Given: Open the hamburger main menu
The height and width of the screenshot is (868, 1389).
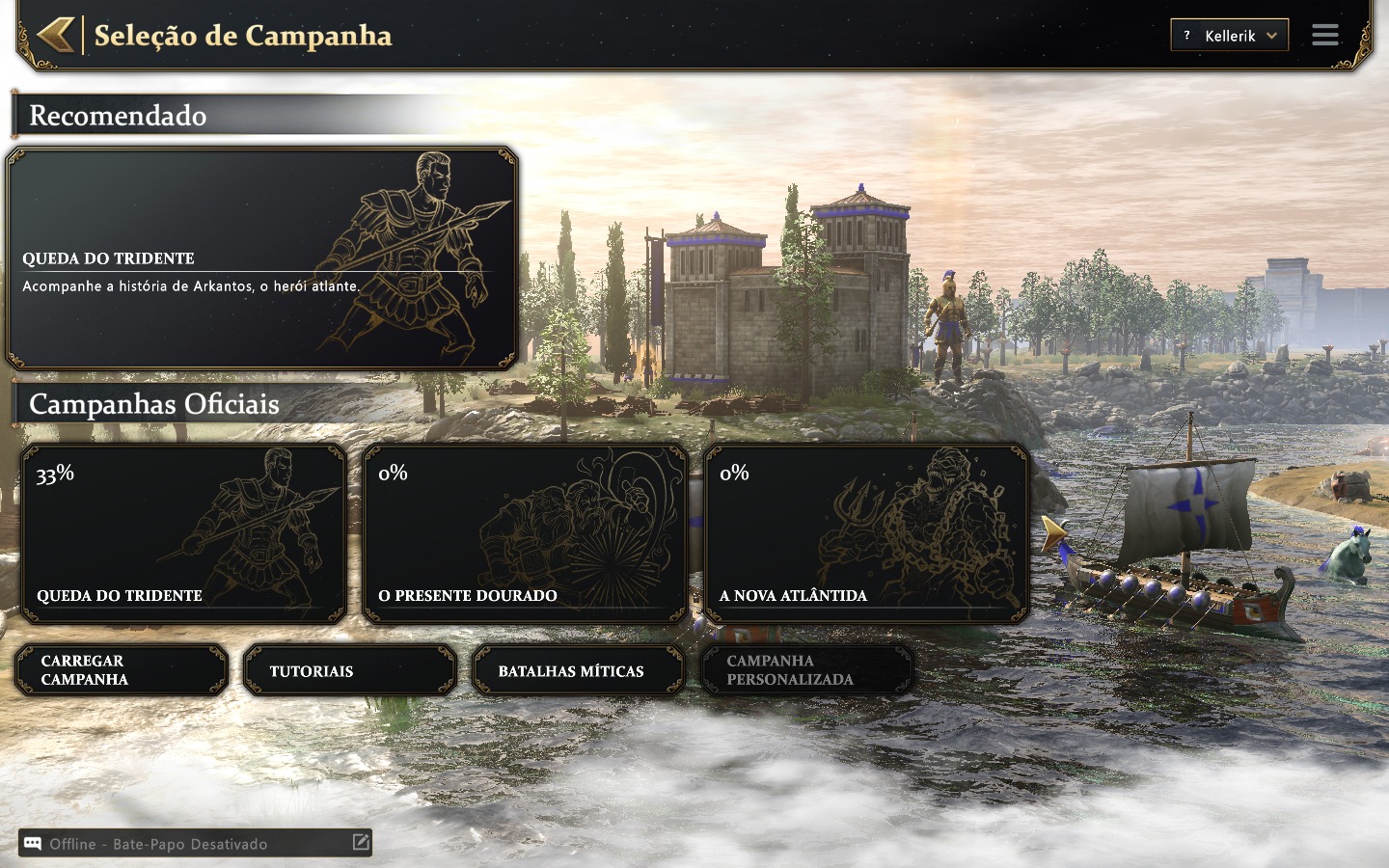Looking at the screenshot, I should pos(1325,36).
